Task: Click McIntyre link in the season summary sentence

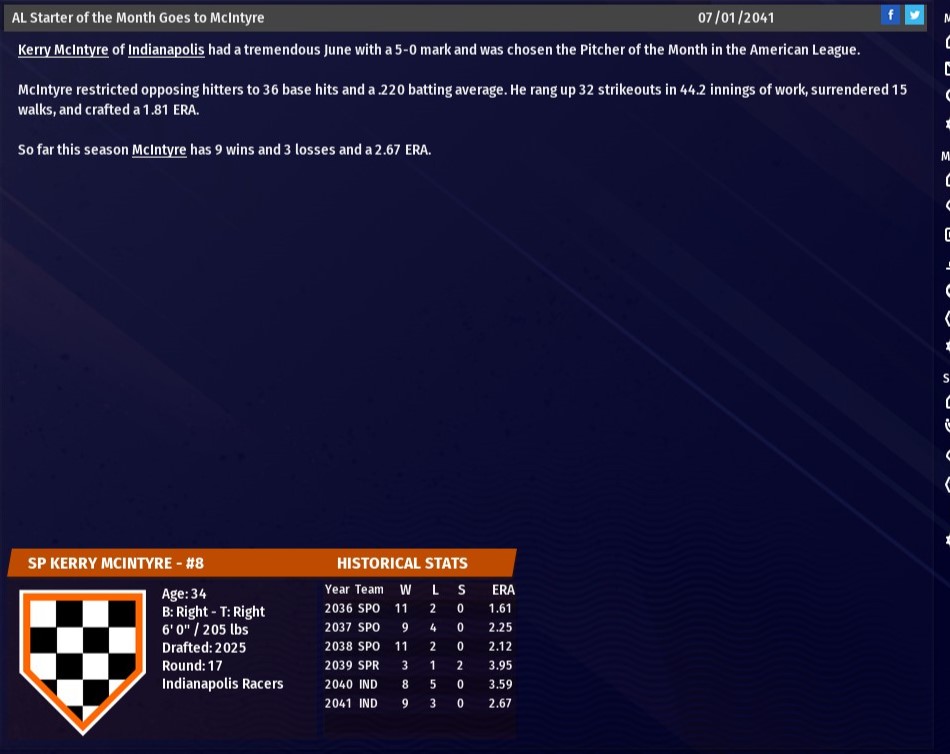Action: coord(159,150)
